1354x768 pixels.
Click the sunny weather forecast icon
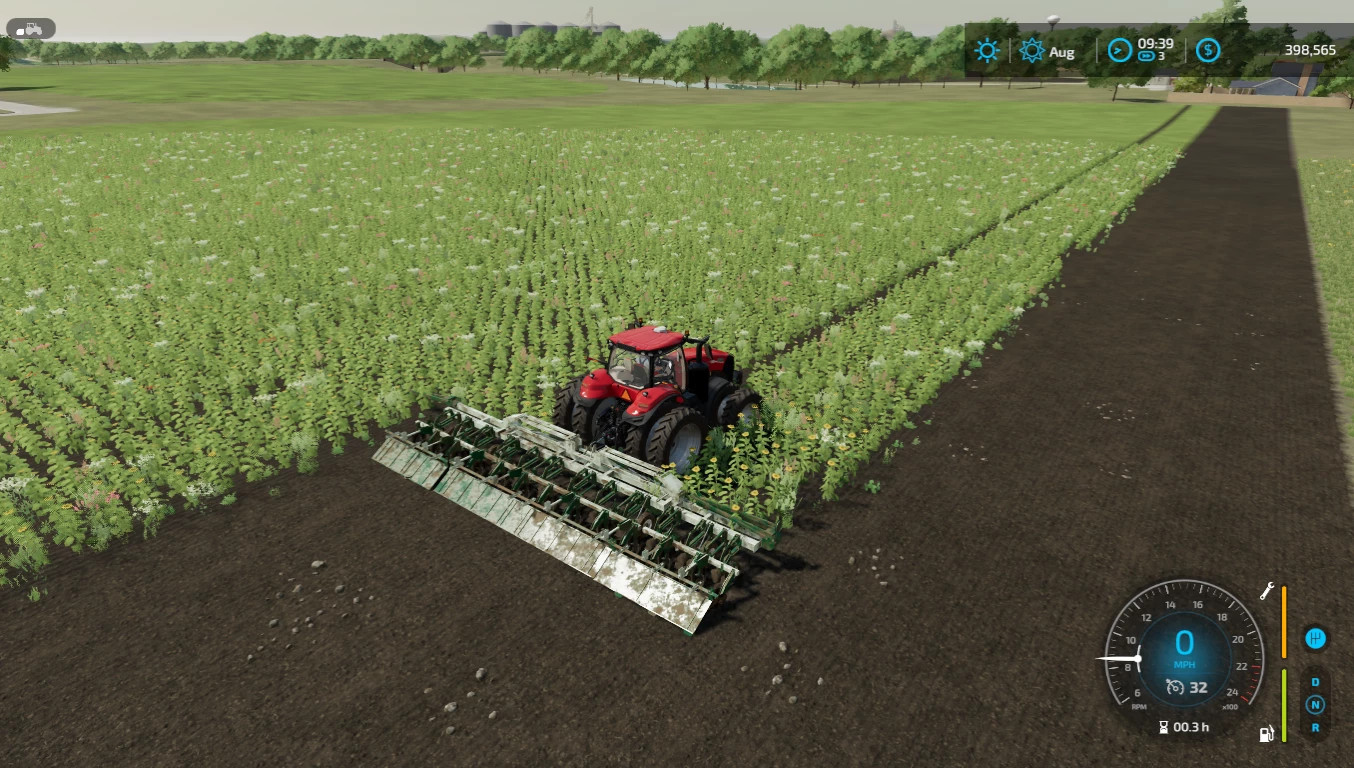pyautogui.click(x=988, y=50)
